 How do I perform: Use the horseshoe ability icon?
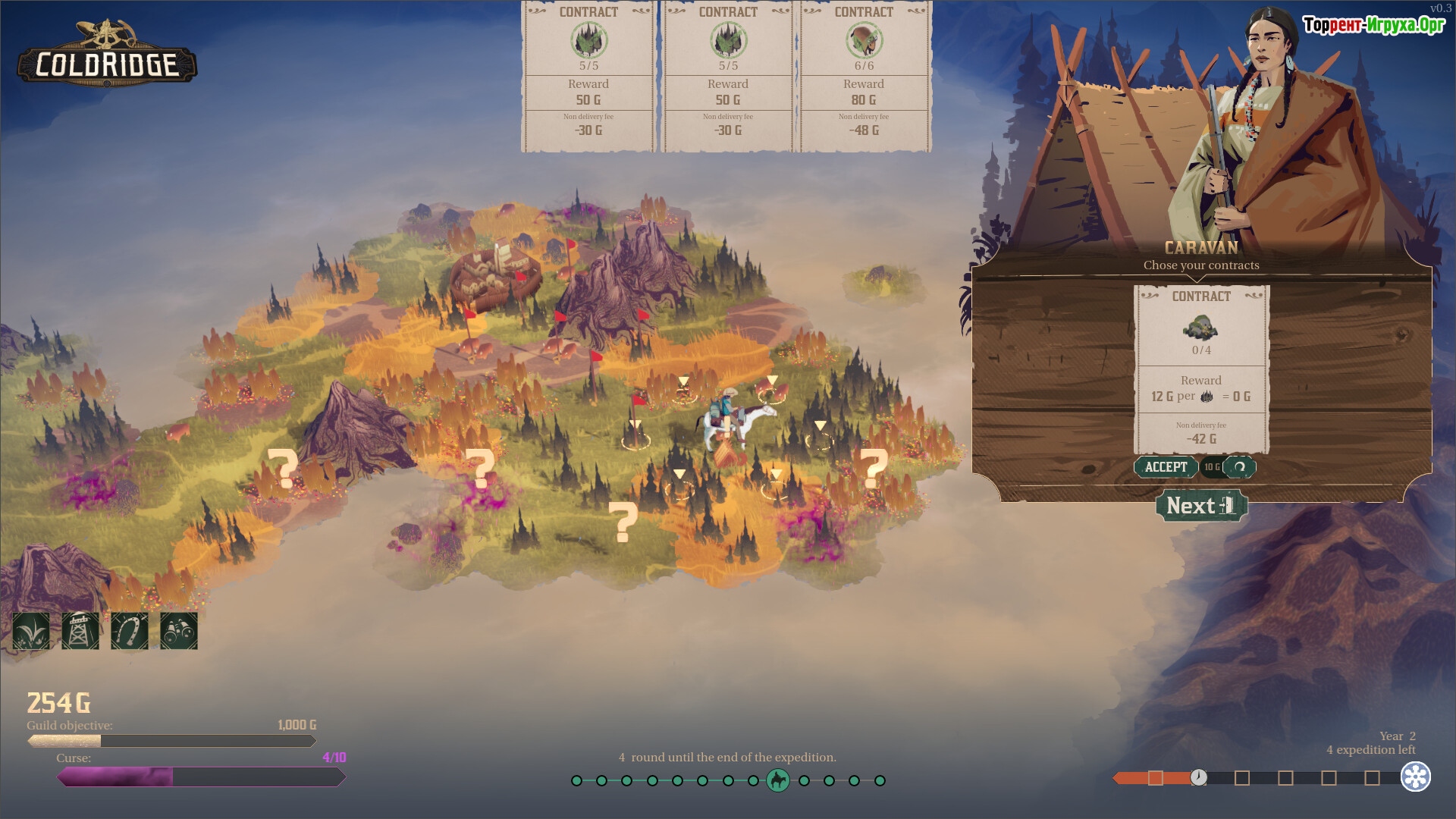point(130,631)
